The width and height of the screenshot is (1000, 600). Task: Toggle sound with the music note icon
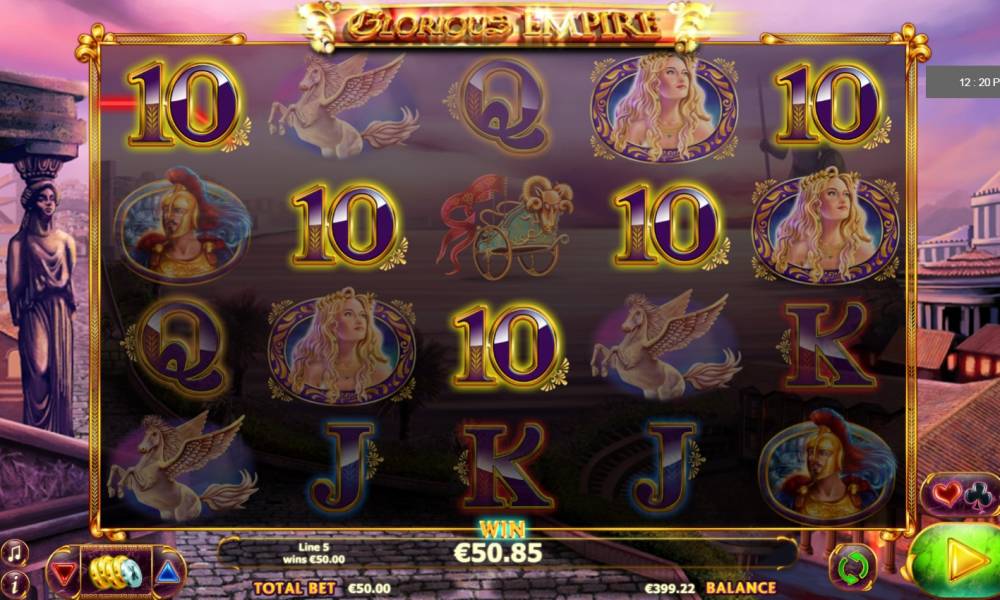(14, 552)
